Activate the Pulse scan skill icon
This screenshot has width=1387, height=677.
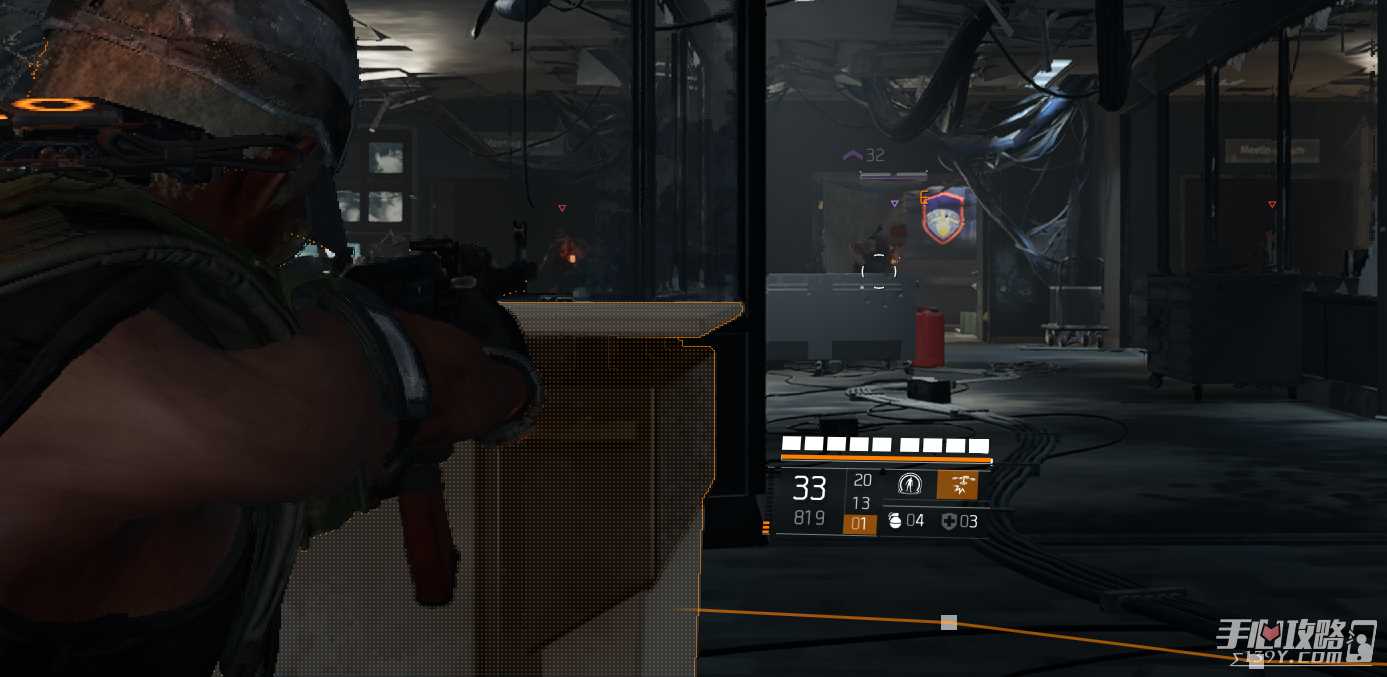[x=908, y=485]
